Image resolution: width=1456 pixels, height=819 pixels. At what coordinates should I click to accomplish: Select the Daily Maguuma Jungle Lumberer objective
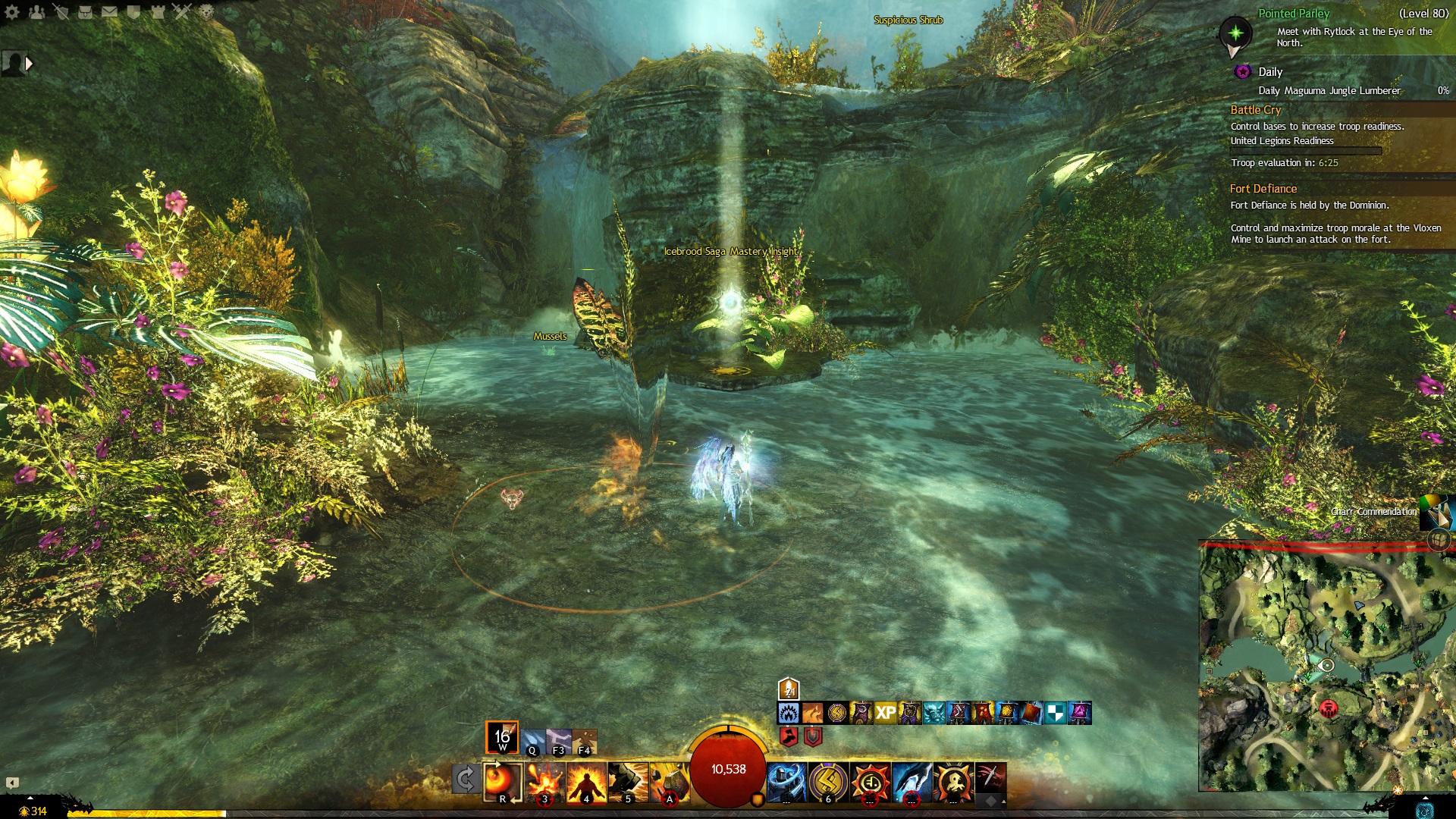(x=1329, y=91)
